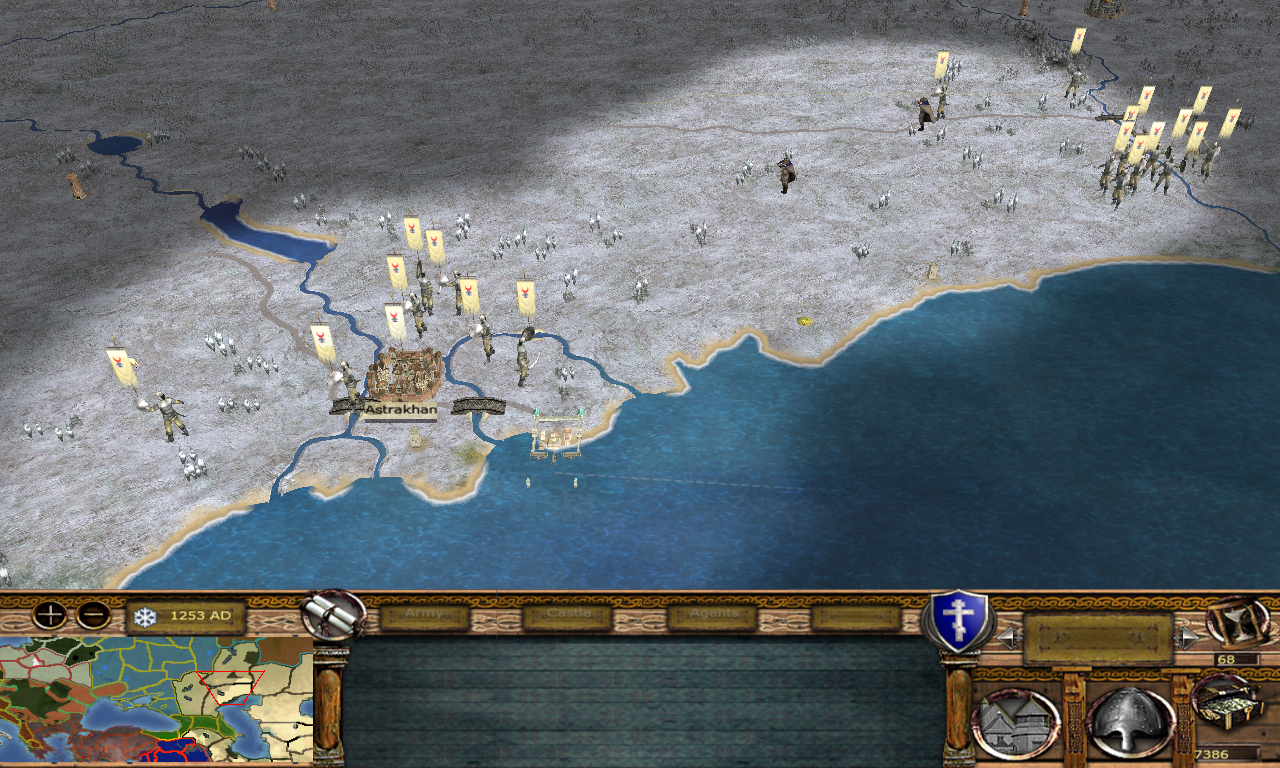
Task: Zoom in the minimap with the plus button
Action: point(49,615)
